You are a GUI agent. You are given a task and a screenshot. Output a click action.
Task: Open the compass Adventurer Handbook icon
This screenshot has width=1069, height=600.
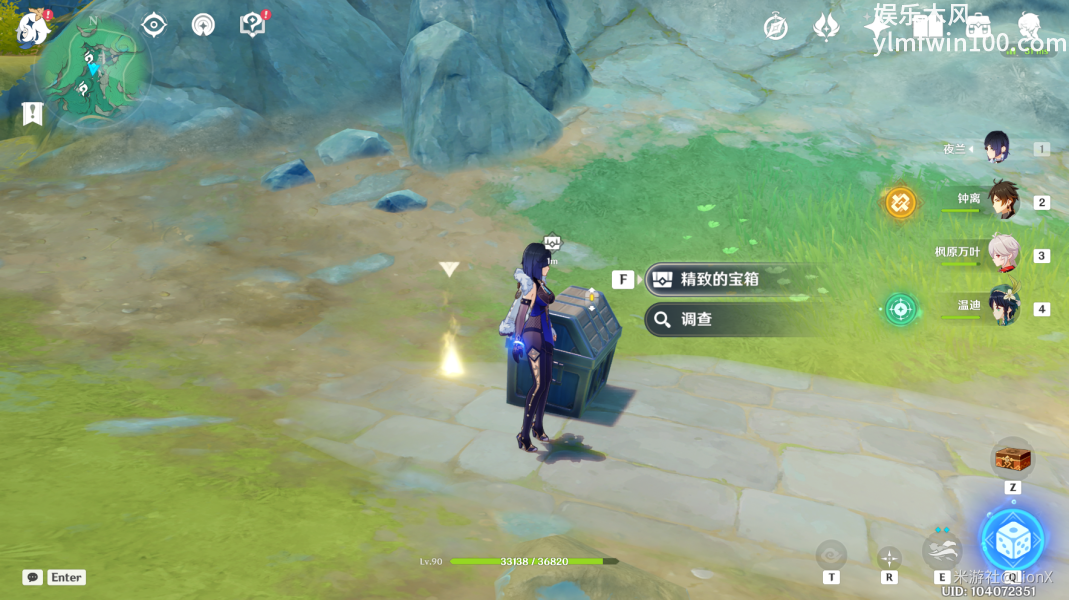pyautogui.click(x=775, y=27)
